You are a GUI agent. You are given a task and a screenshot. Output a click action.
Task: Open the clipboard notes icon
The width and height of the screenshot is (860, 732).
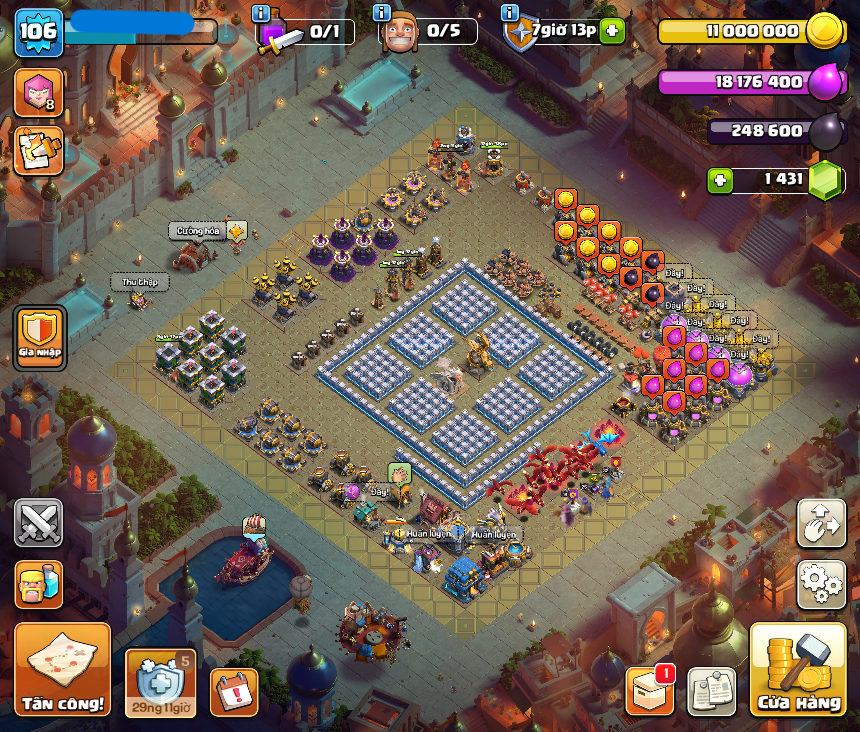[x=712, y=691]
